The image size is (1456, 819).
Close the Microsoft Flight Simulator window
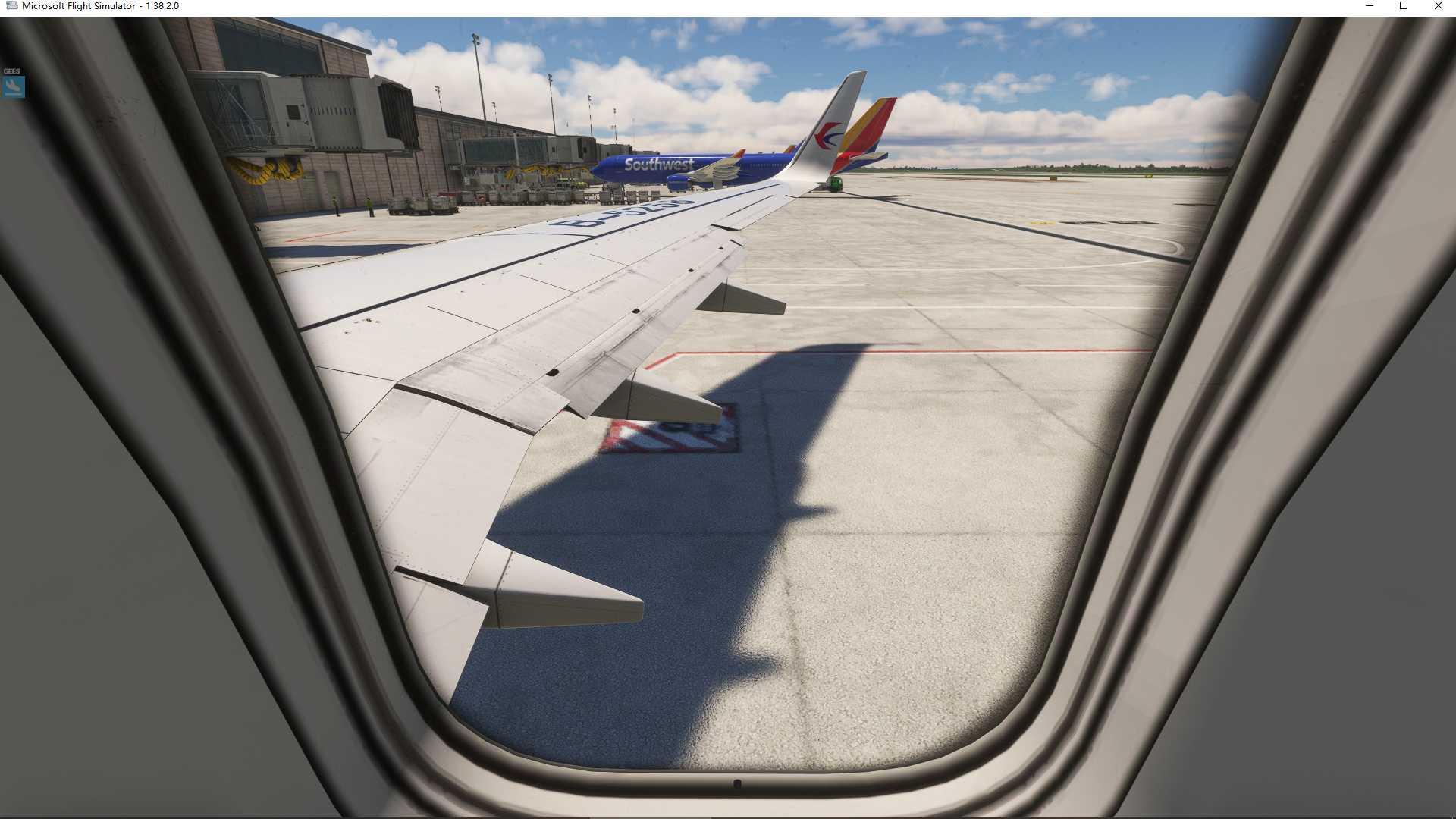pos(1438,6)
